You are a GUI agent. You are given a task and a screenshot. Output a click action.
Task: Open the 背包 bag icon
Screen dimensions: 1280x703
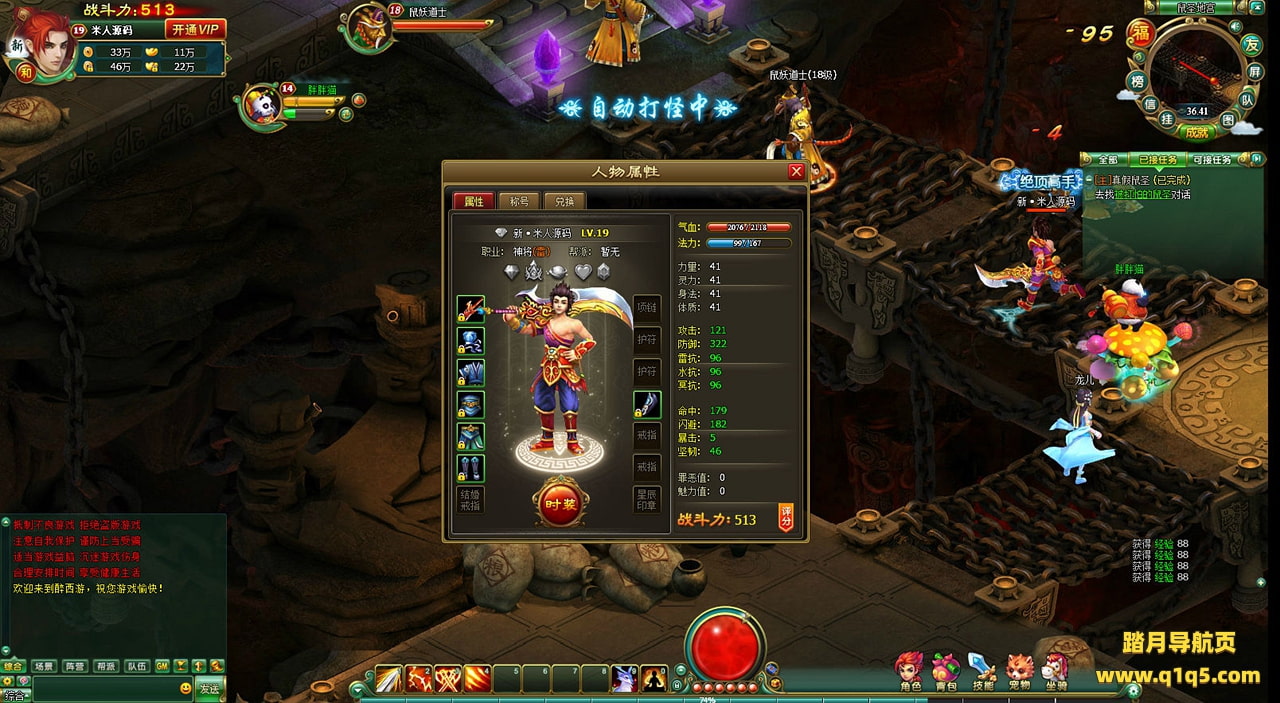coord(945,670)
